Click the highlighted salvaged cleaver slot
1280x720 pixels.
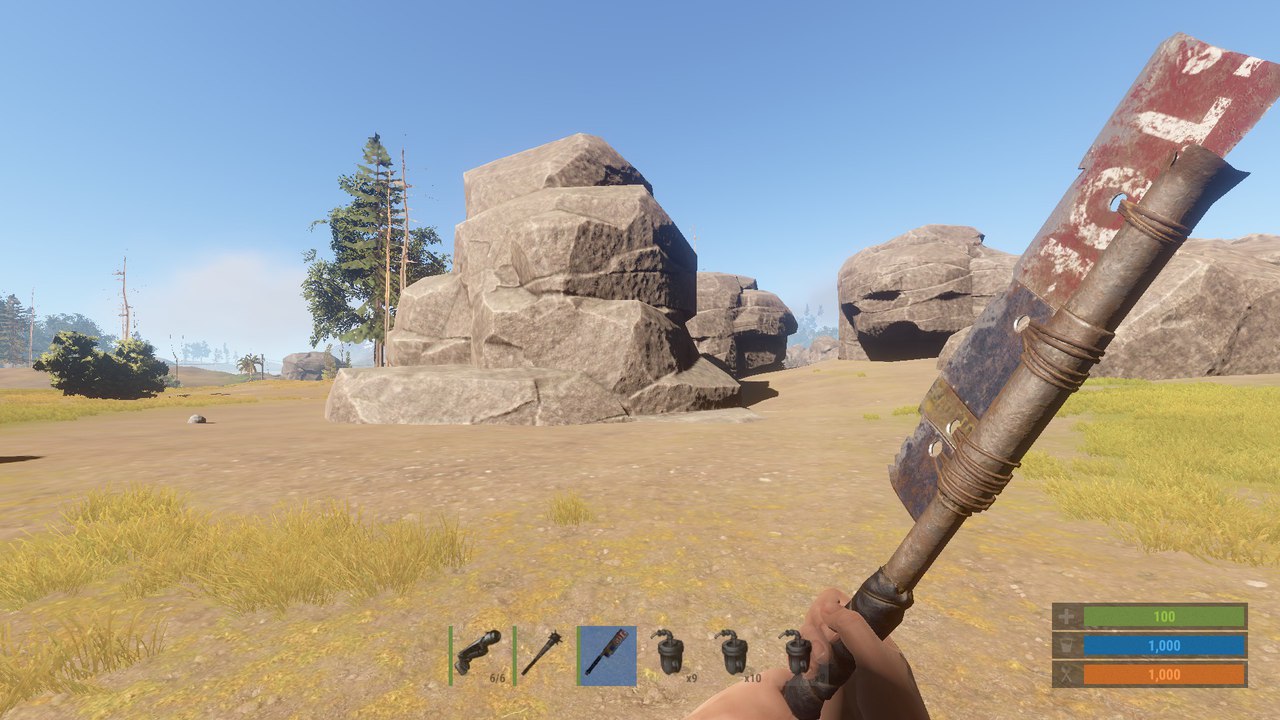607,655
